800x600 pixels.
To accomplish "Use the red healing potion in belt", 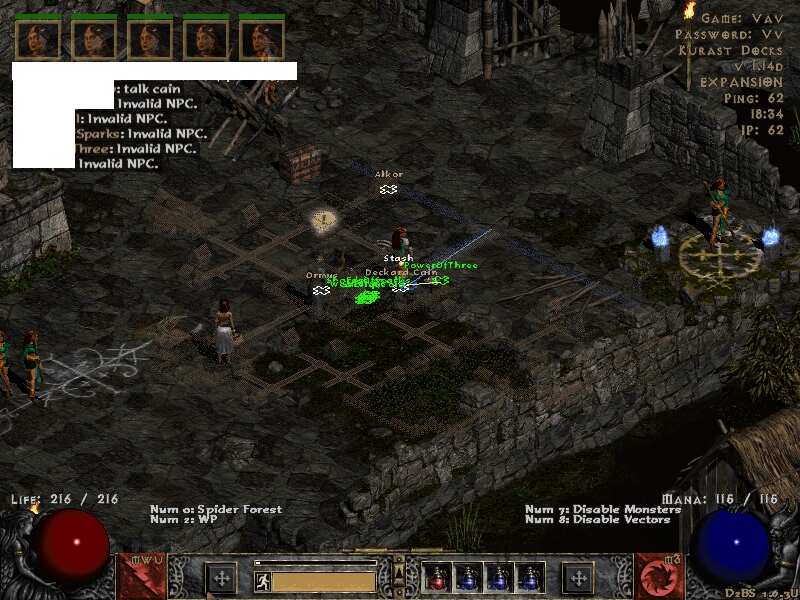I will point(438,578).
